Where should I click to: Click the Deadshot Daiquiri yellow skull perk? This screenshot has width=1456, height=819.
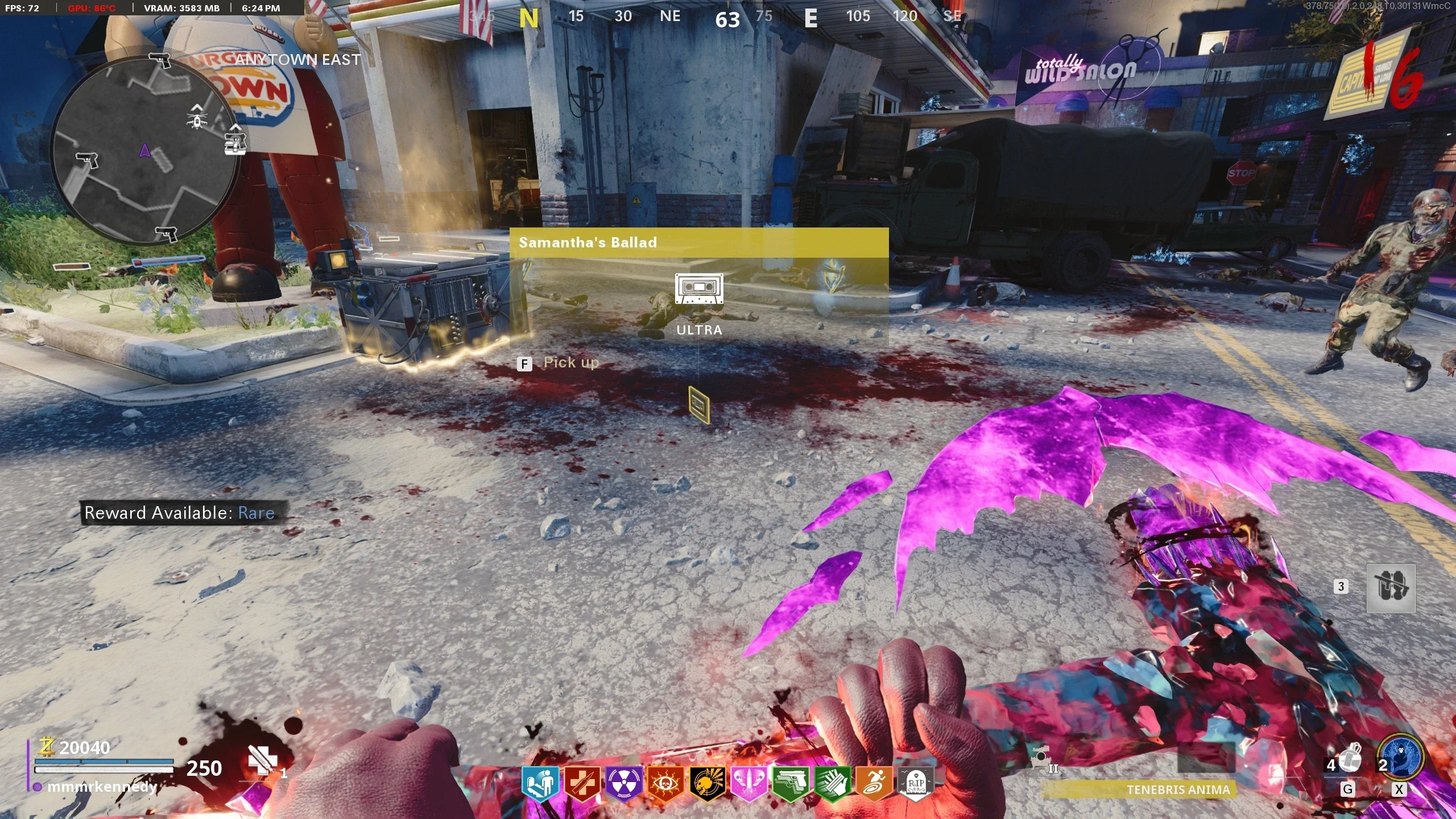click(706, 784)
